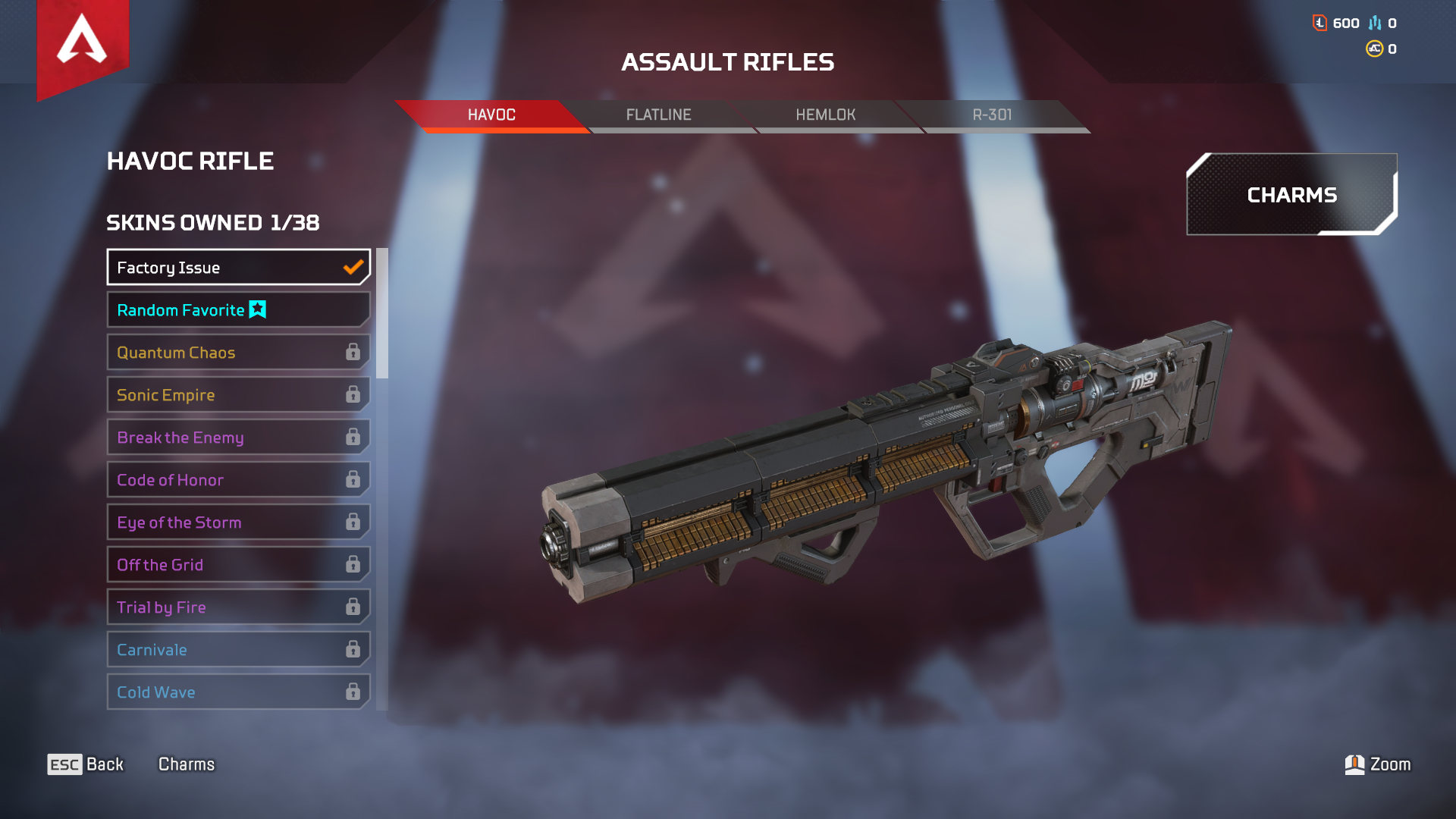
Task: Select the Break the Enemy skin entry
Action: [x=227, y=438]
